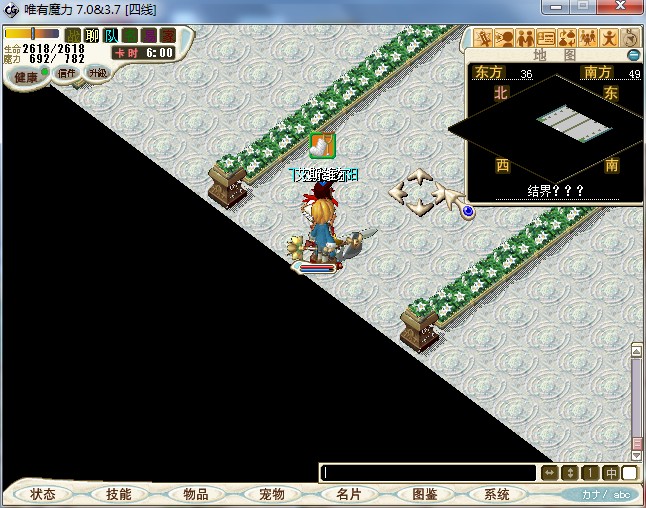Open the 状态 status menu

(43, 494)
